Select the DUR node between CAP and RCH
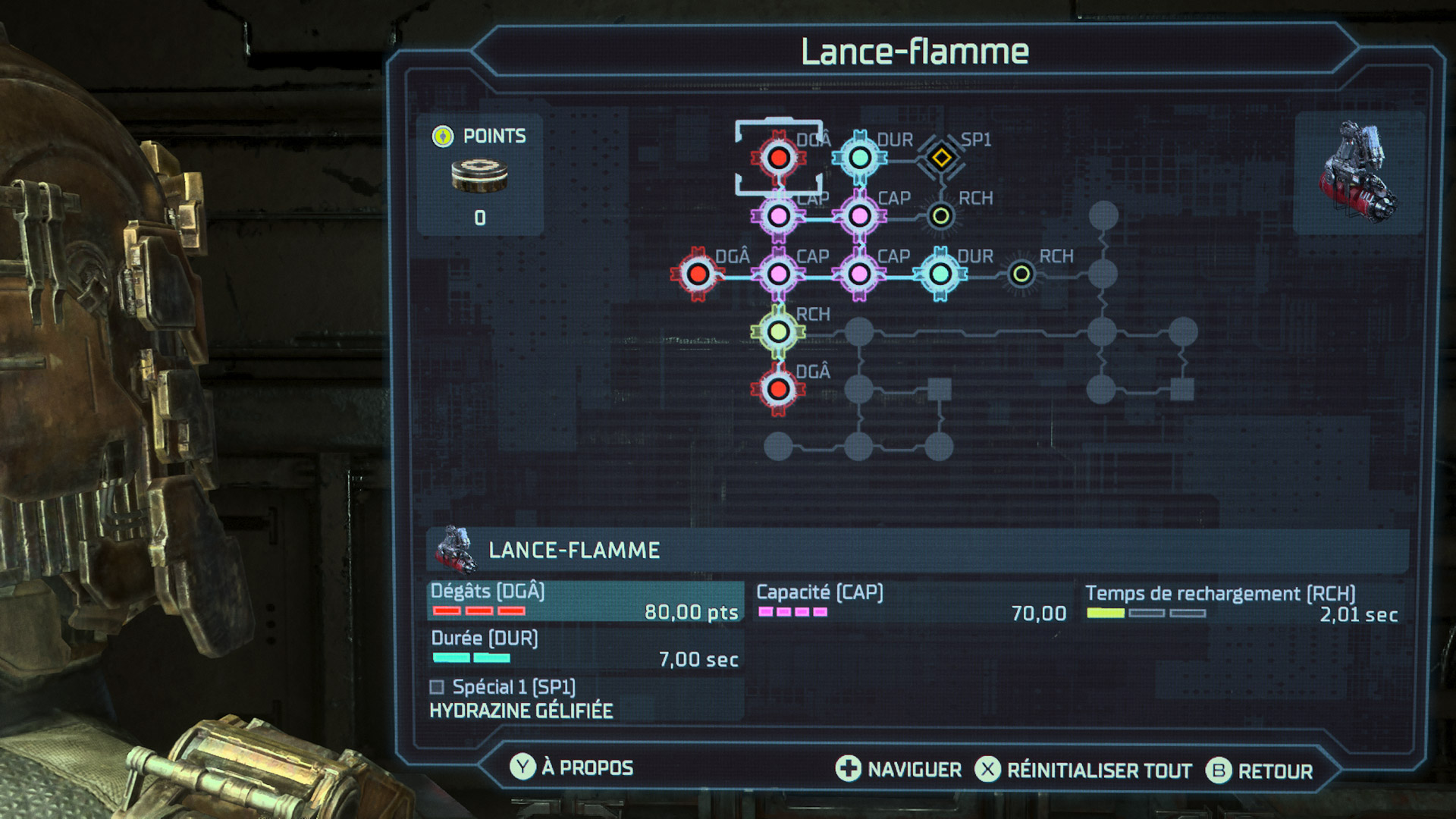The height and width of the screenshot is (819, 1456). (x=940, y=274)
